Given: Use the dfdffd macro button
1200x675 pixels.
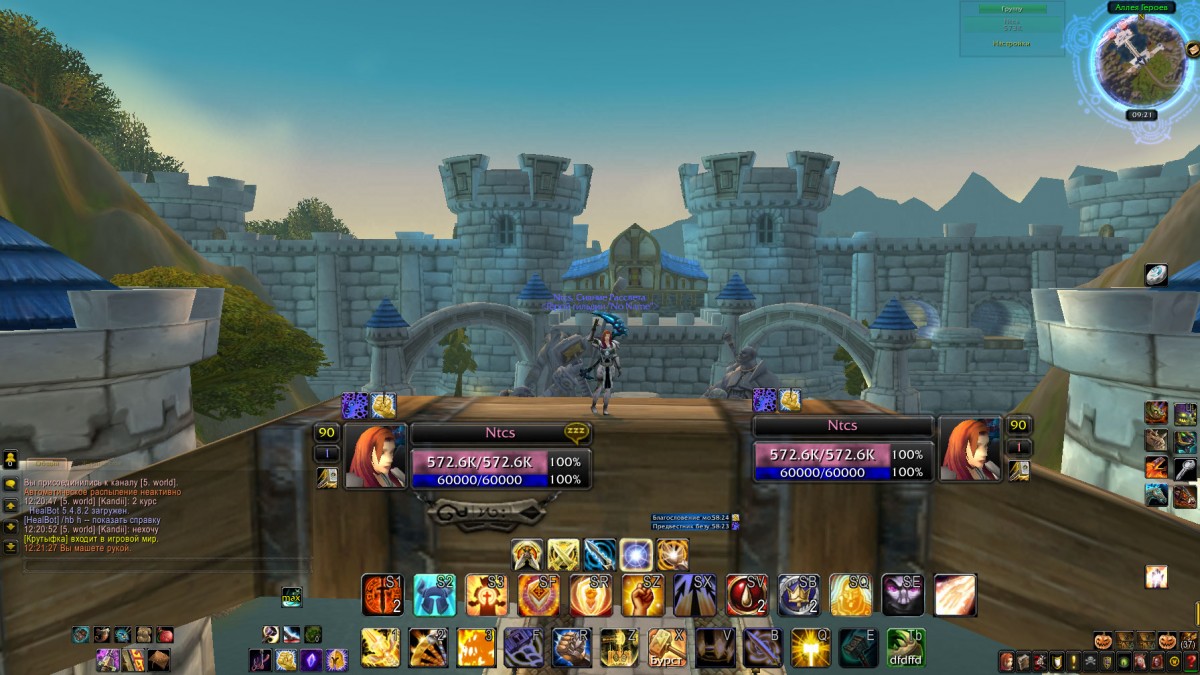Looking at the screenshot, I should click(905, 647).
